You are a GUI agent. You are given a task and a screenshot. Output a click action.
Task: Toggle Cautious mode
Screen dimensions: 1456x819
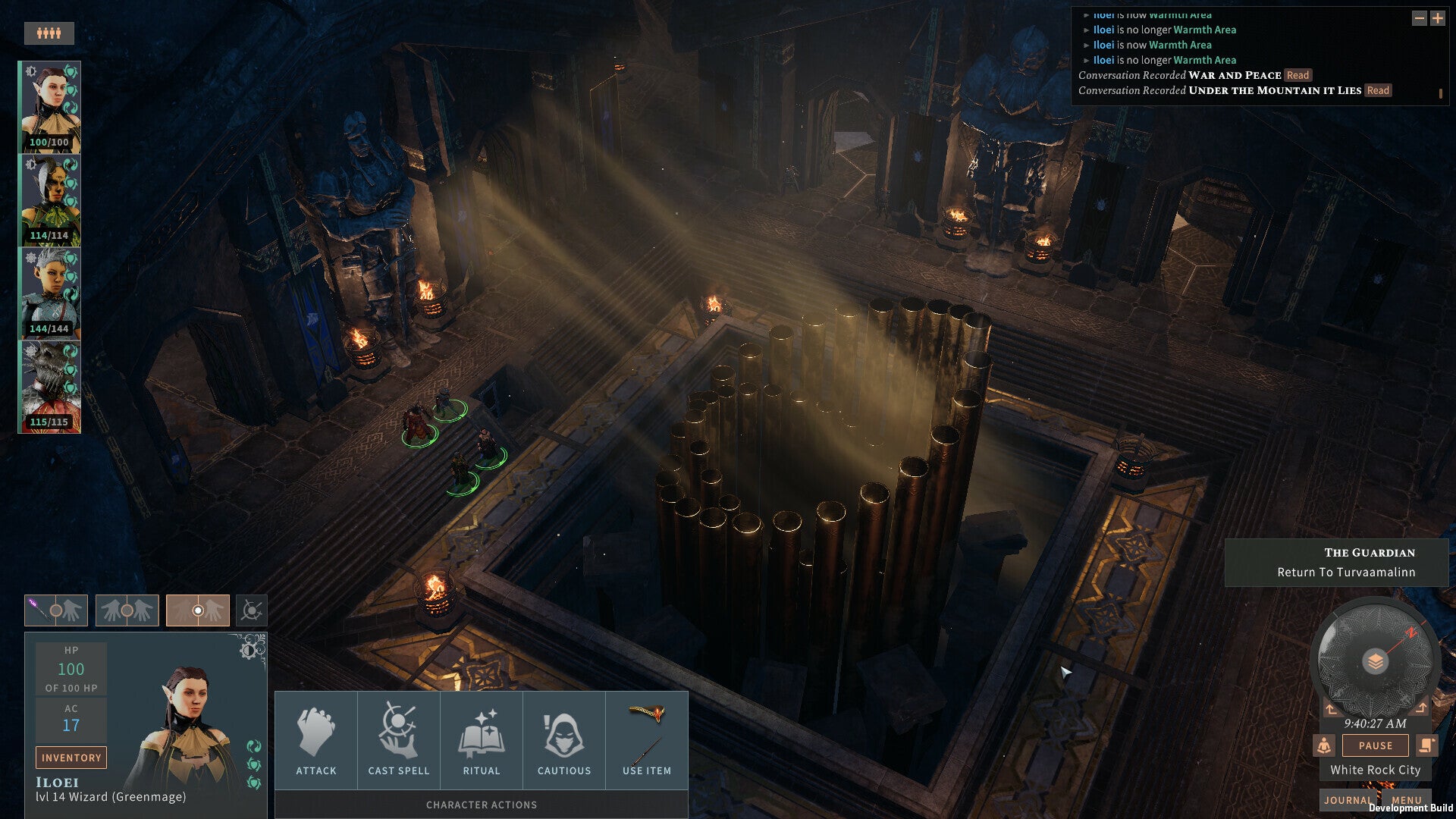pyautogui.click(x=563, y=740)
